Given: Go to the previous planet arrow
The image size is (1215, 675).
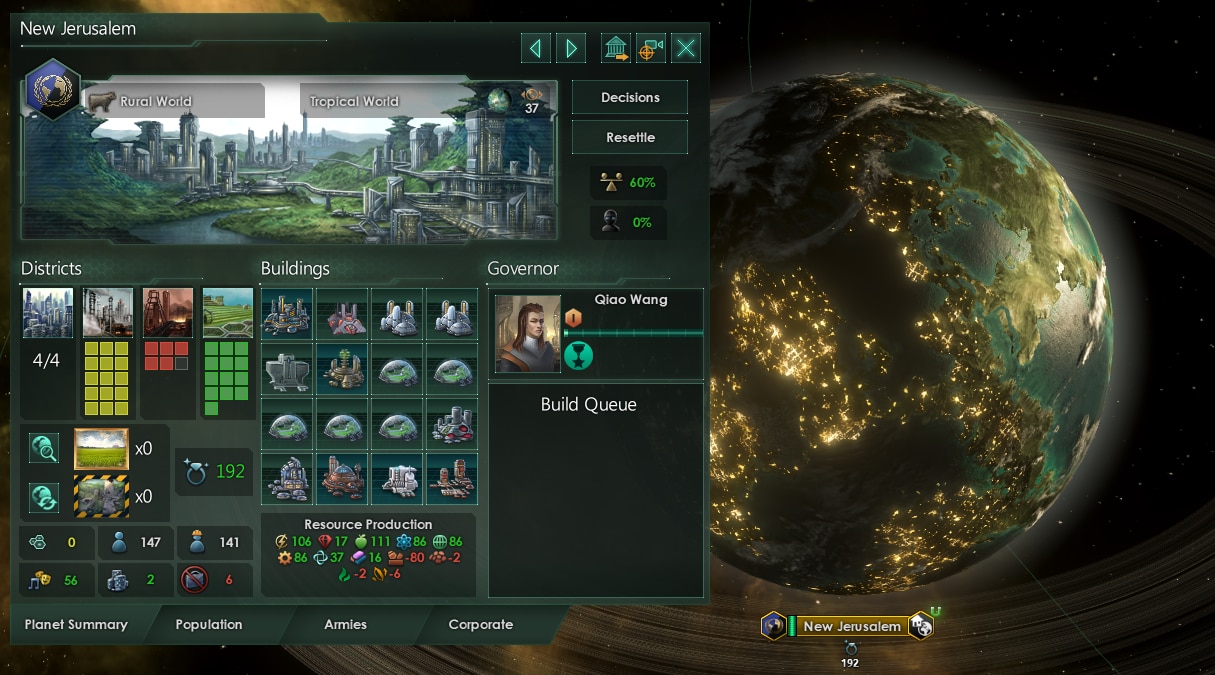Looking at the screenshot, I should 536,48.
